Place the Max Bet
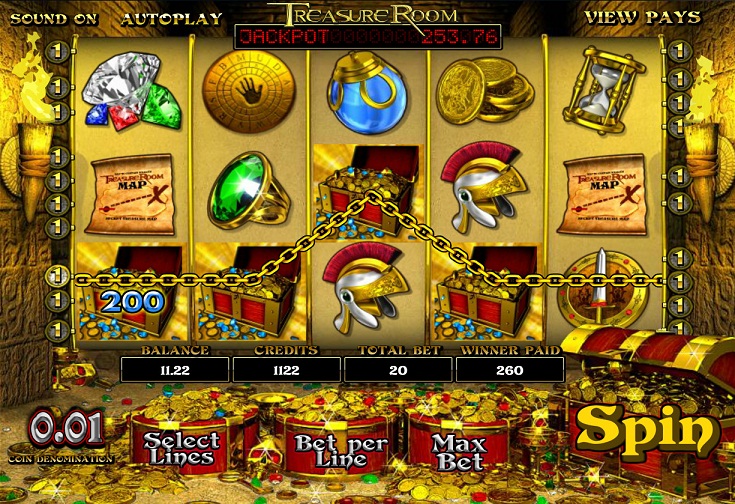Image resolution: width=735 pixels, height=504 pixels. pyautogui.click(x=461, y=451)
